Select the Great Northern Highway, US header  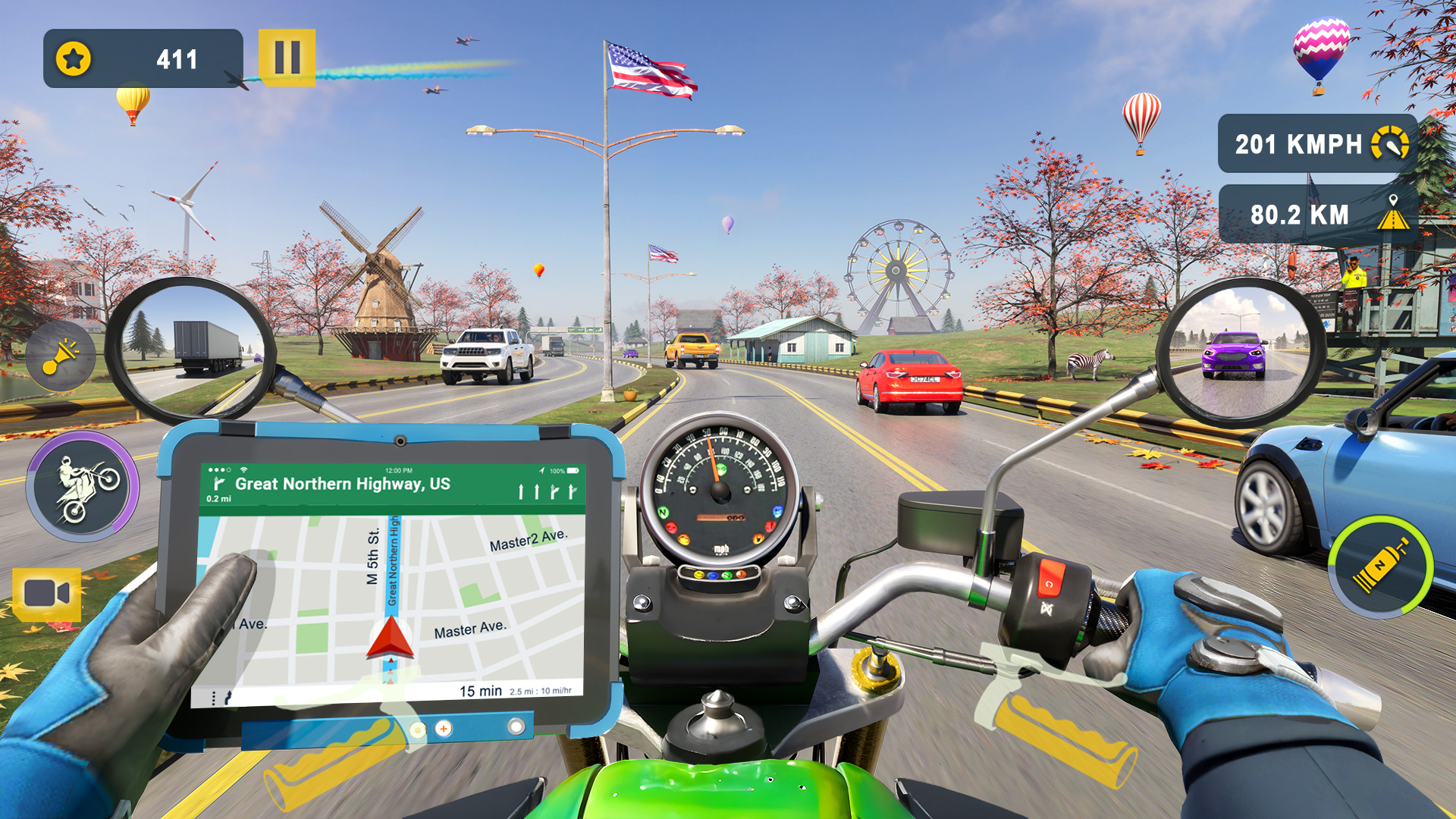coord(343,482)
